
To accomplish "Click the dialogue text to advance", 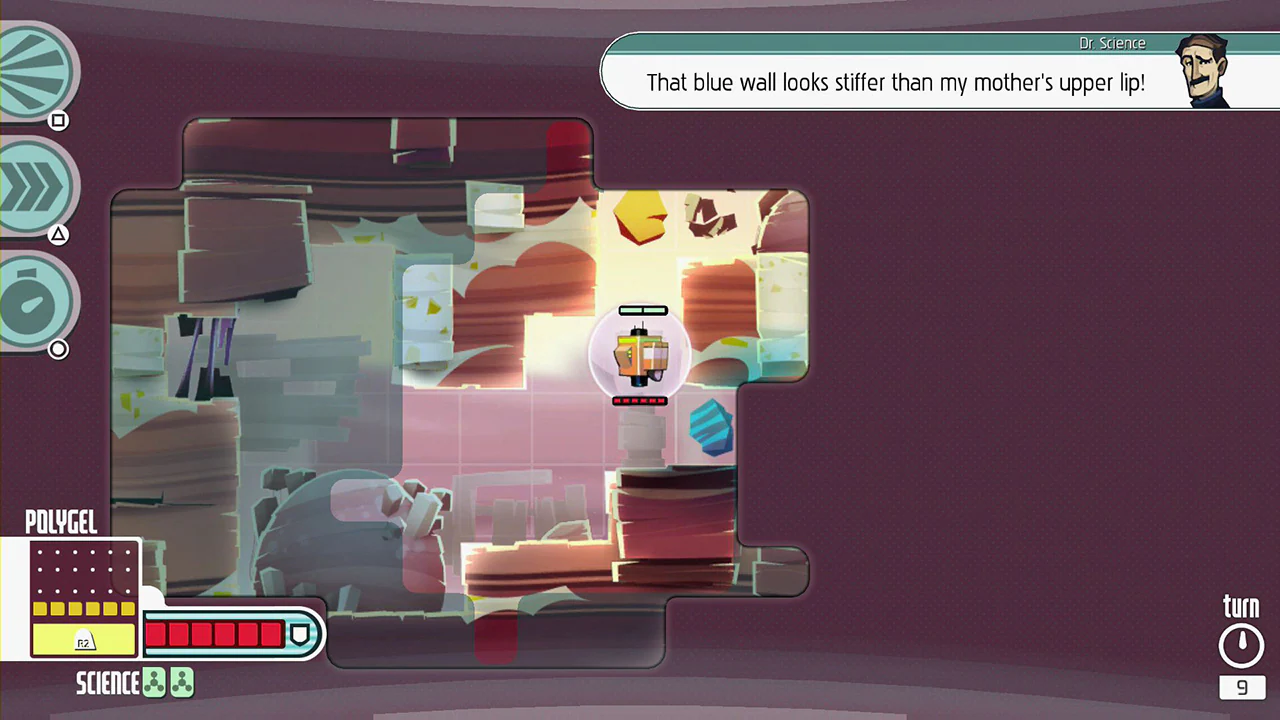I will click(896, 83).
